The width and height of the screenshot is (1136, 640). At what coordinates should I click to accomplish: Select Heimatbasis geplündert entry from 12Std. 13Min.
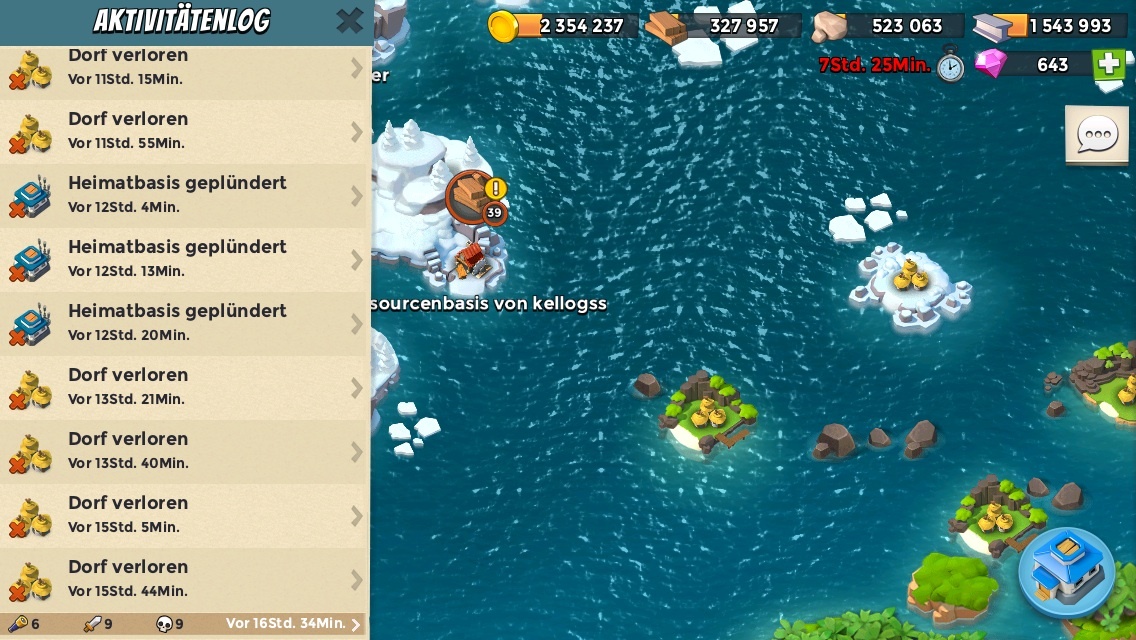tap(185, 259)
